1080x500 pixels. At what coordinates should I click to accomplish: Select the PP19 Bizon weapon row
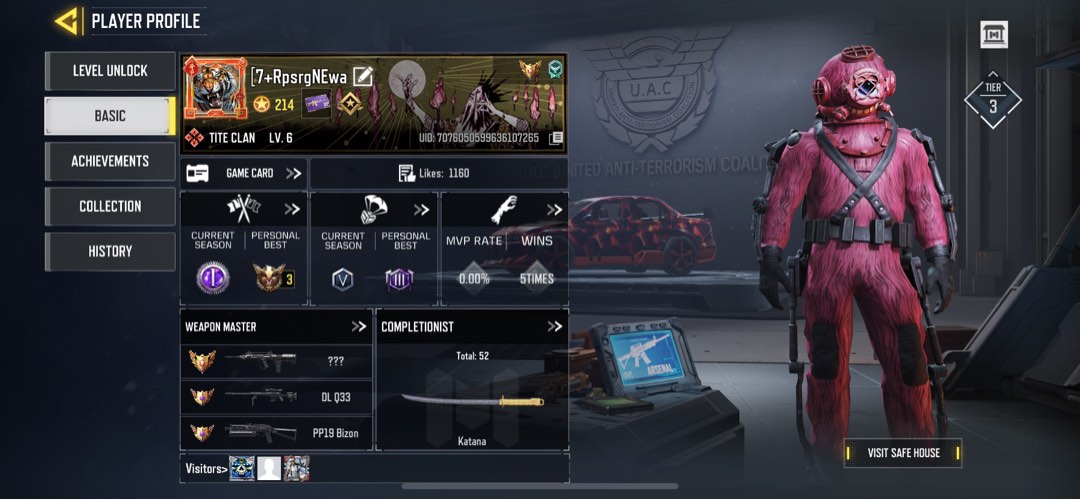coord(275,433)
